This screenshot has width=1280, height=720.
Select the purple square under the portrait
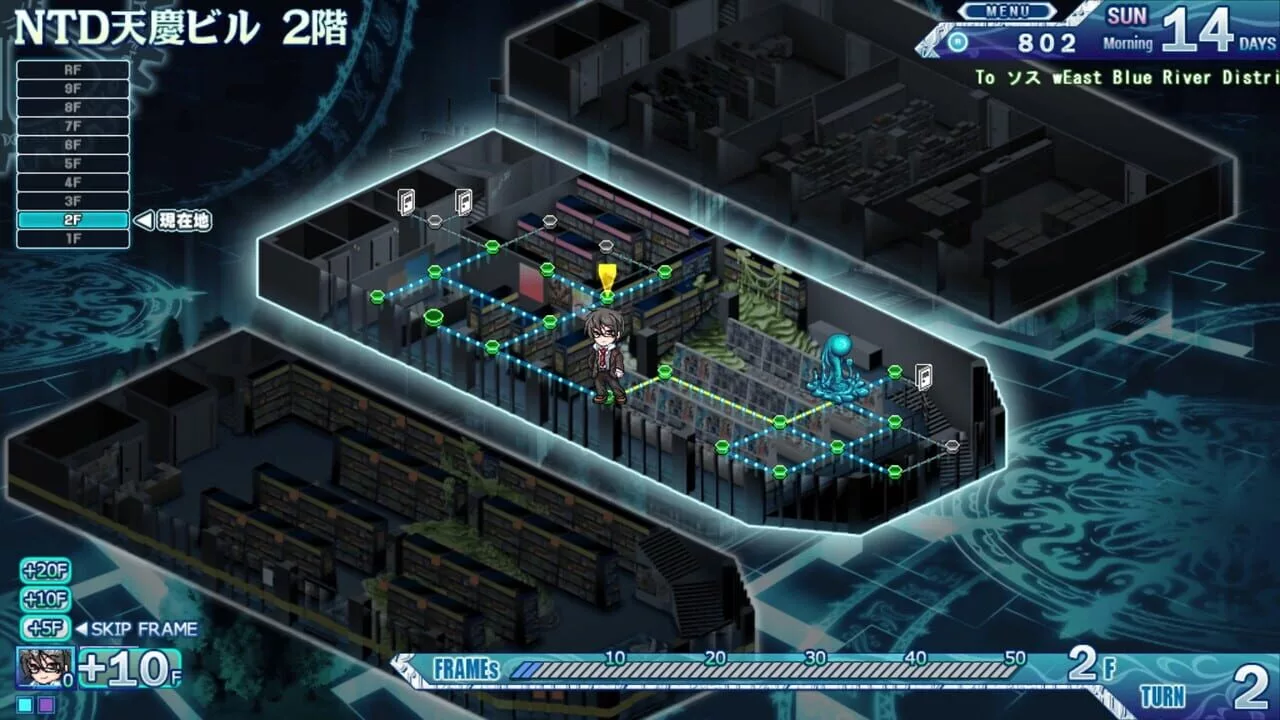pyautogui.click(x=46, y=705)
